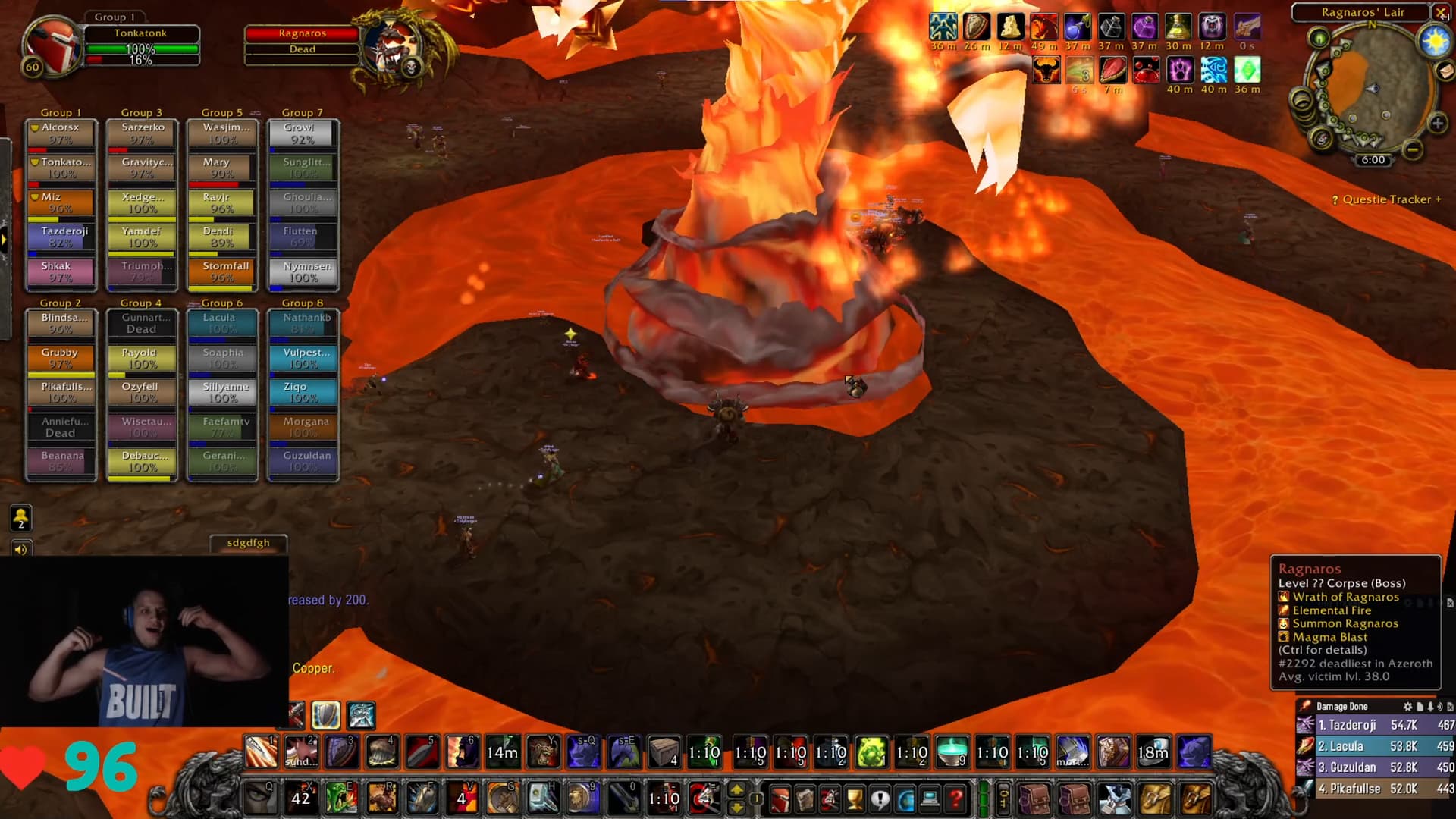Toggle the action bar lock switch between page arrows
The width and height of the screenshot is (1456, 819).
[x=757, y=798]
